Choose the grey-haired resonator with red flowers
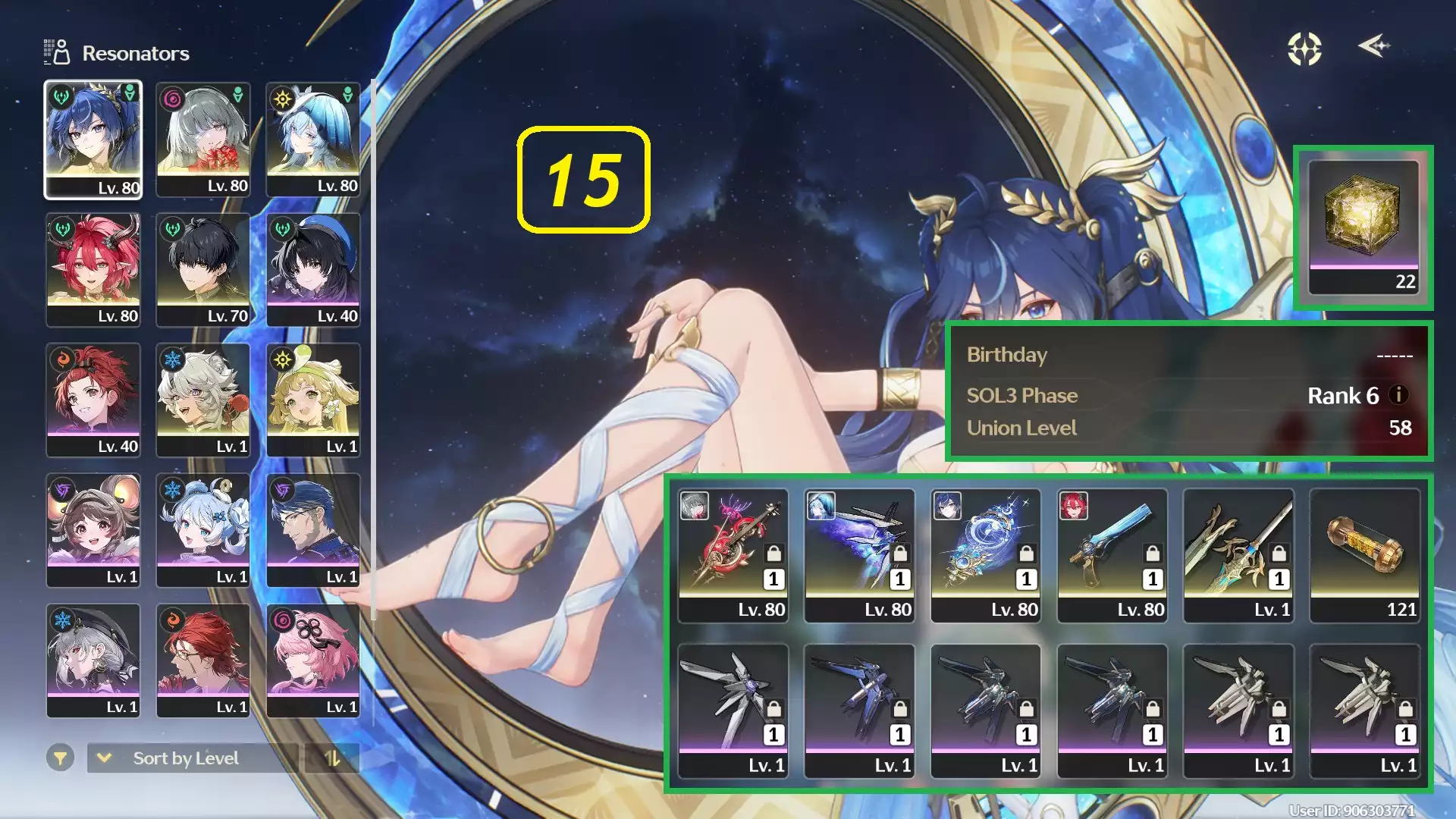Screen dimensions: 1456x819 coord(203,140)
